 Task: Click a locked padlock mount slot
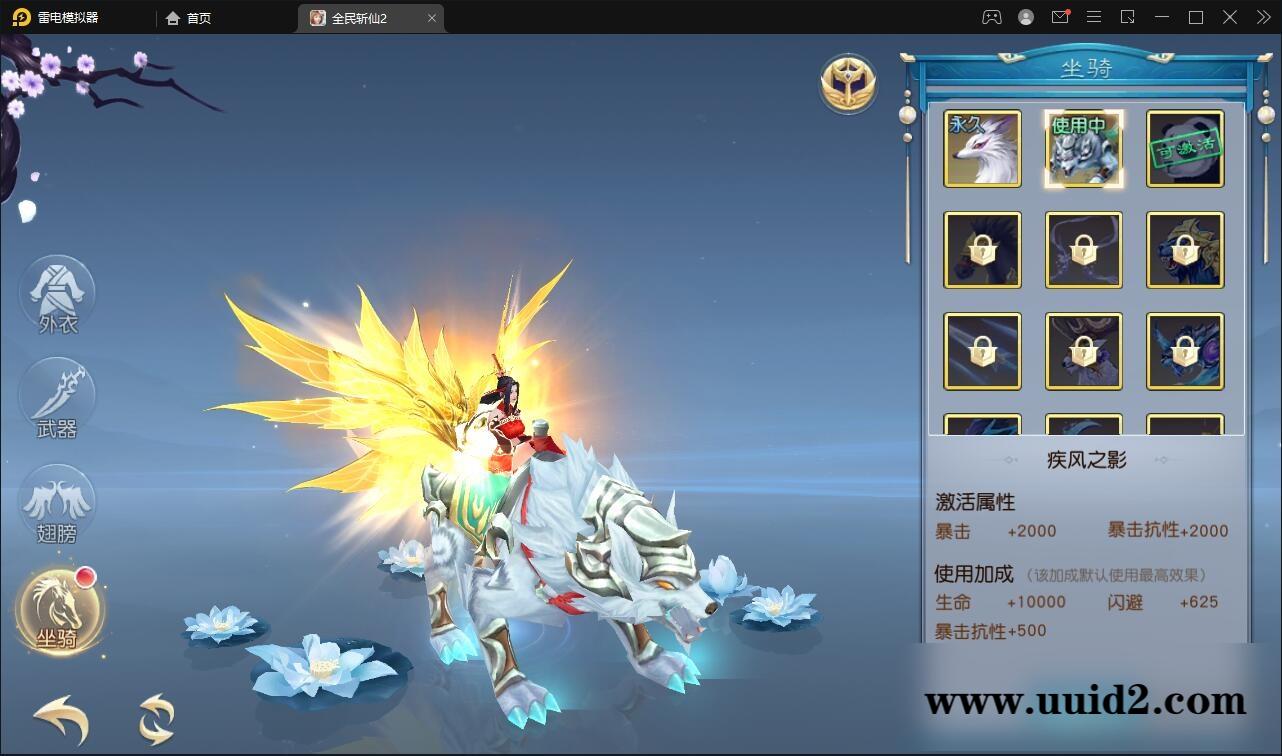pos(982,249)
